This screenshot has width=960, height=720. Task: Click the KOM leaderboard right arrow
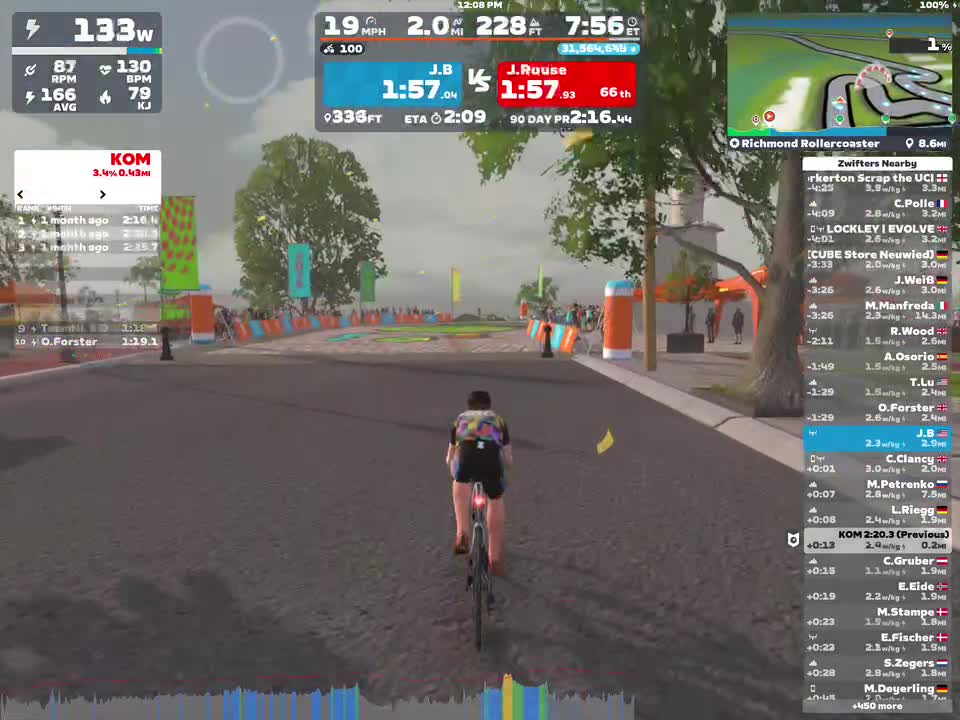click(102, 194)
